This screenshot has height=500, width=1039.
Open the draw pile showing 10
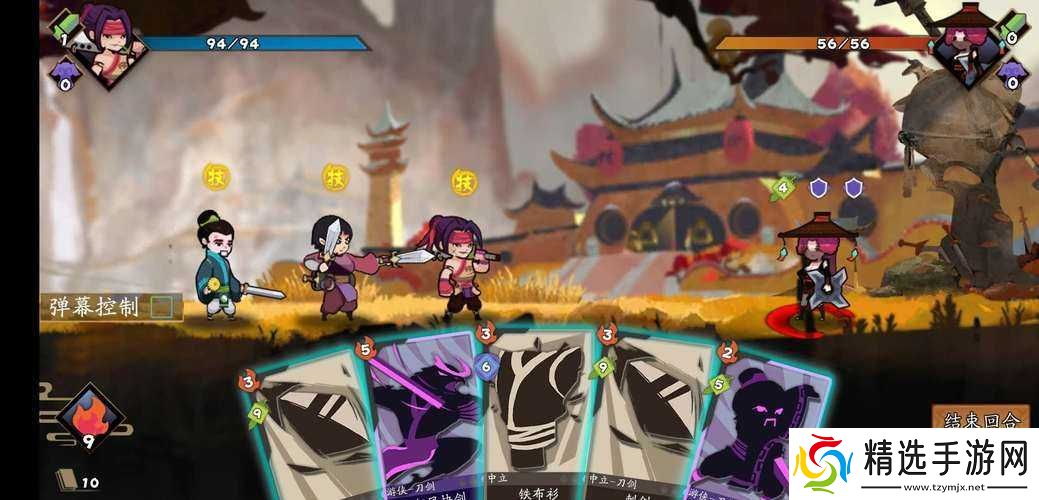(66, 482)
